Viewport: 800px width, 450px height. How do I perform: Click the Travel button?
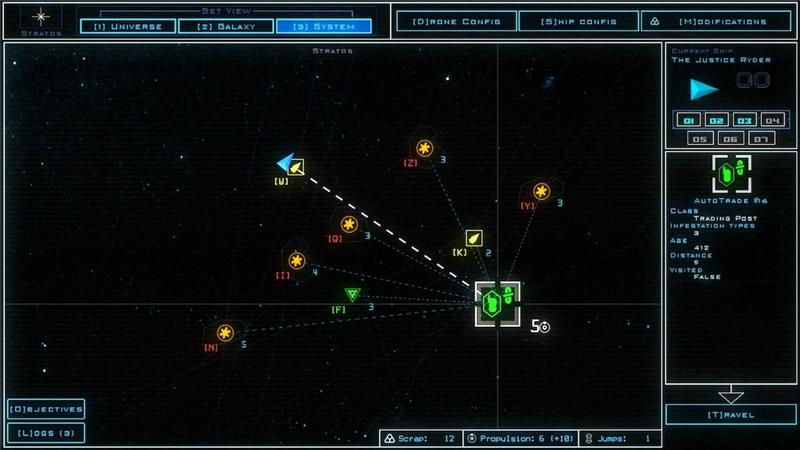coord(731,414)
